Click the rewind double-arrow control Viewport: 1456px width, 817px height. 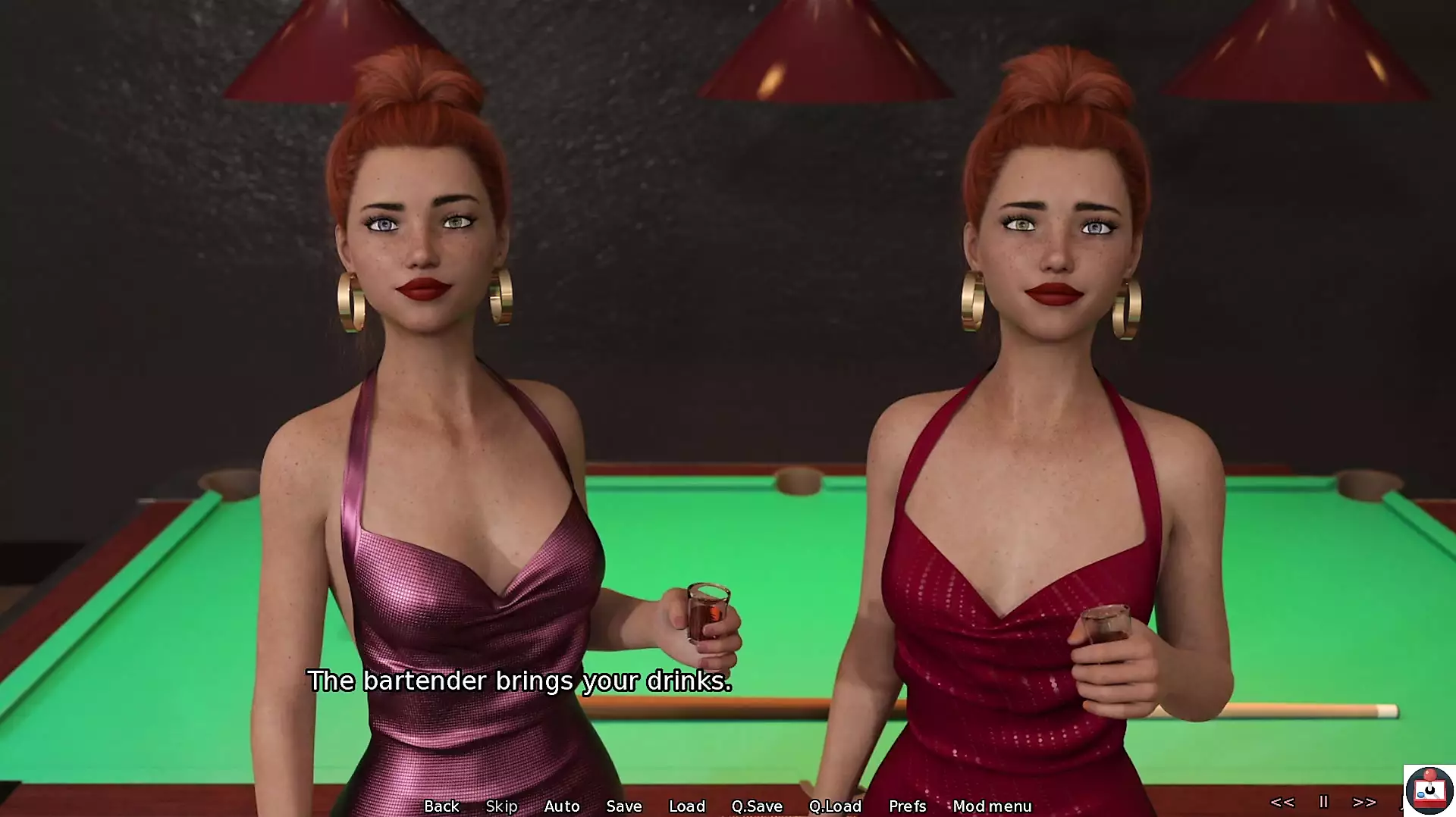coord(1282,802)
